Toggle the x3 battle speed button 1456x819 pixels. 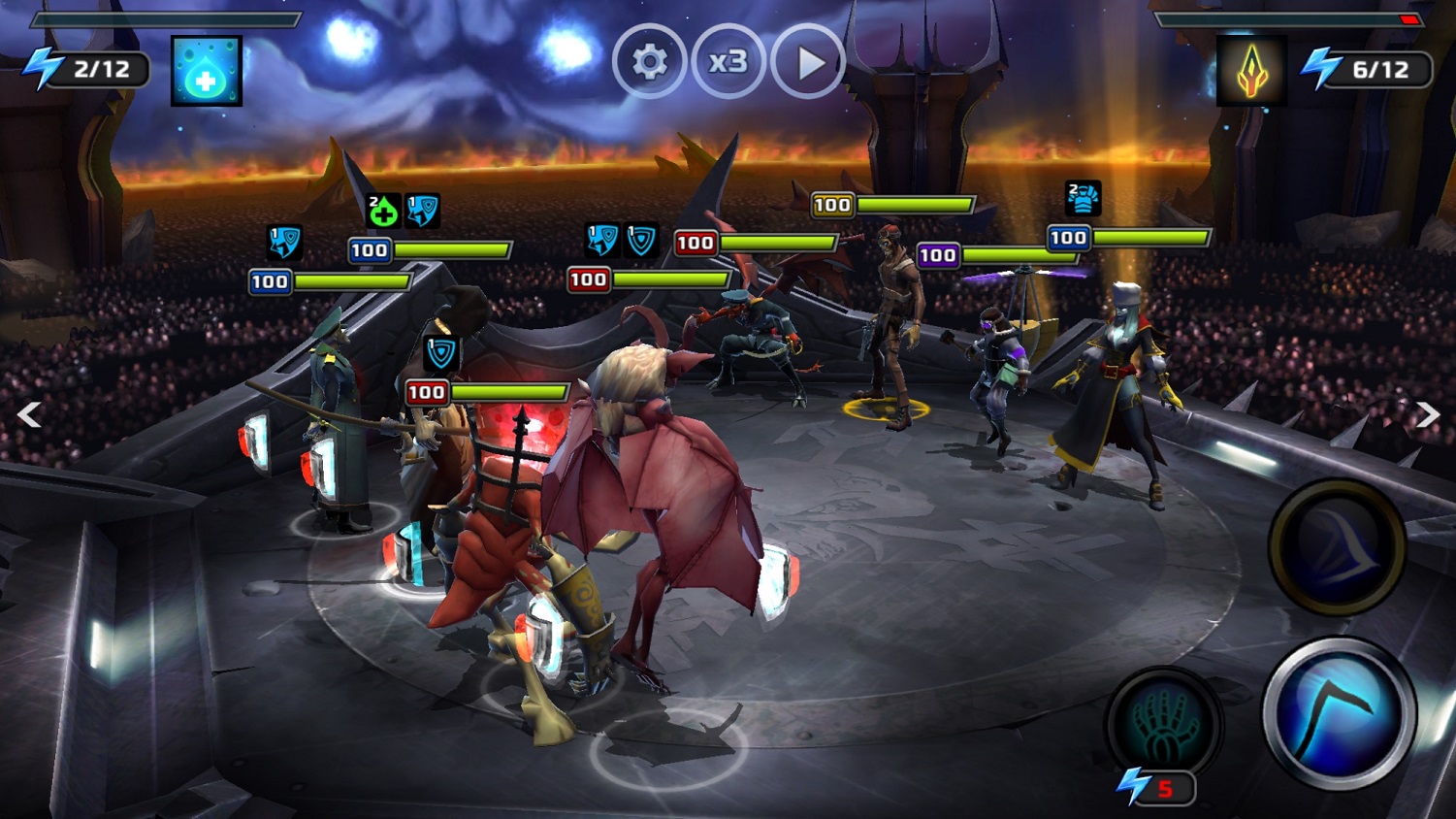click(x=728, y=63)
